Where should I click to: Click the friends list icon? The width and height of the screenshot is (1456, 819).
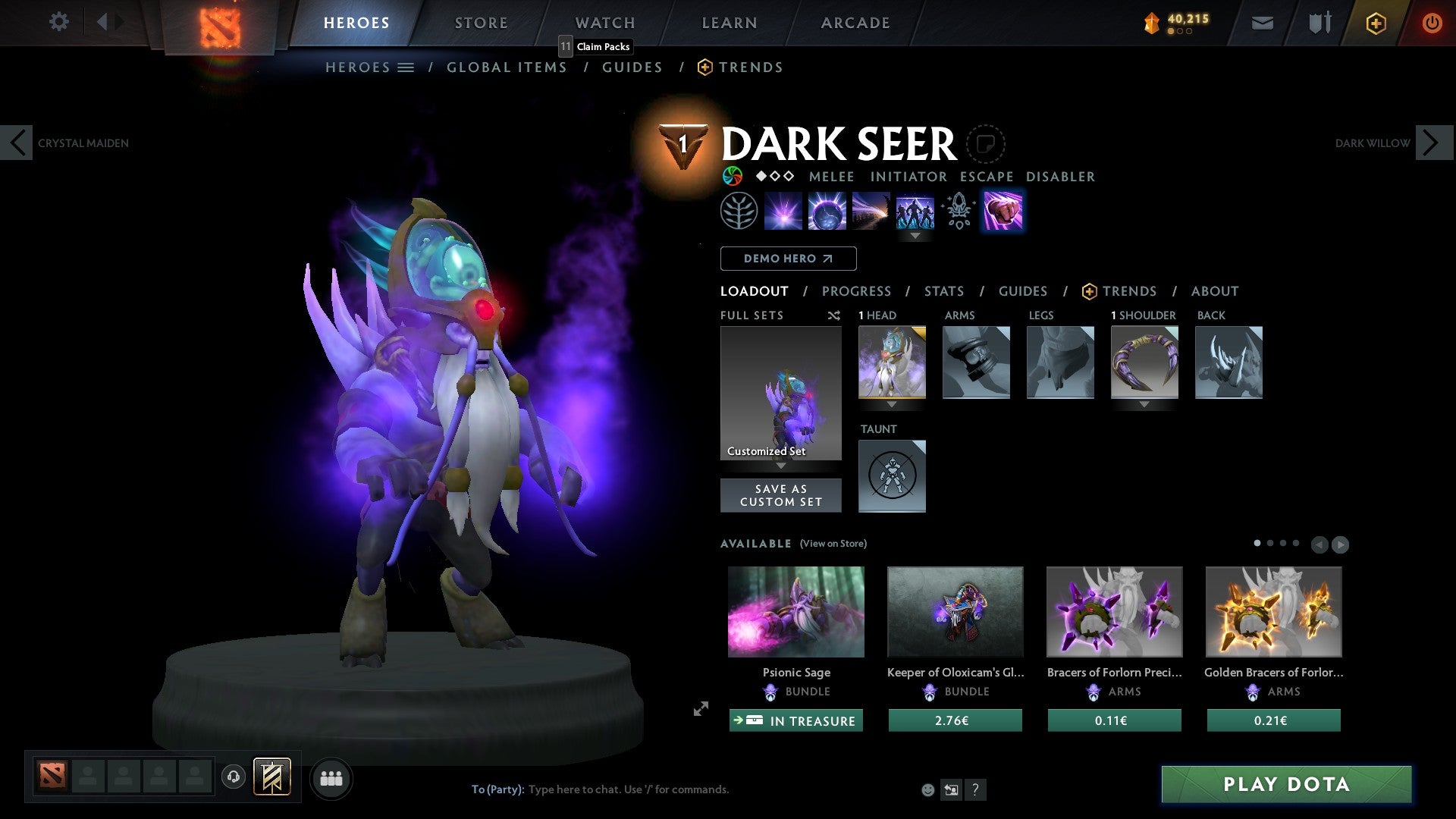tap(331, 778)
